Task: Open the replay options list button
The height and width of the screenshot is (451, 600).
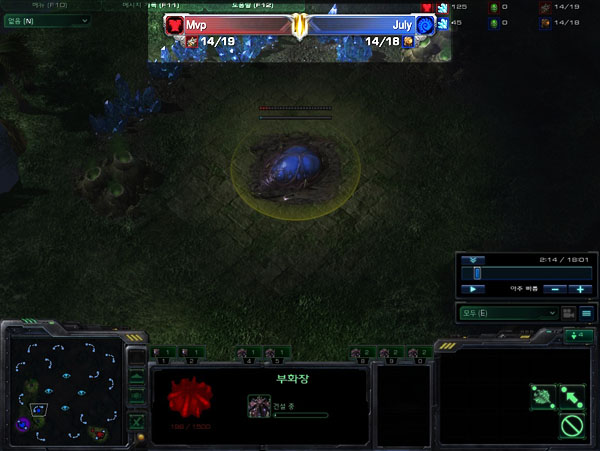Action: [586, 313]
